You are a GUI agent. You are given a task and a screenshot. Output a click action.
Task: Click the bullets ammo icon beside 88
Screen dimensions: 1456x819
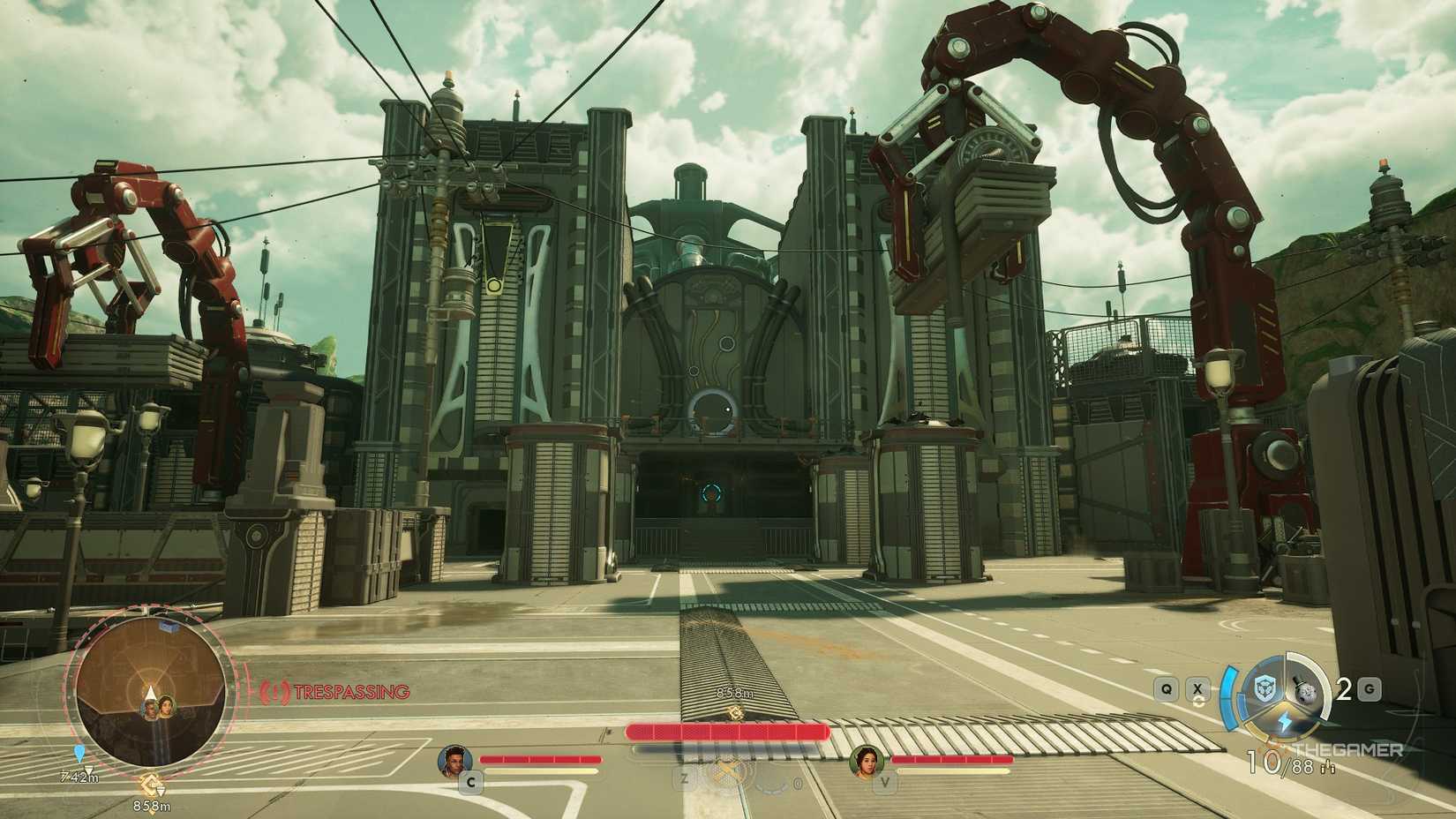tap(1327, 766)
